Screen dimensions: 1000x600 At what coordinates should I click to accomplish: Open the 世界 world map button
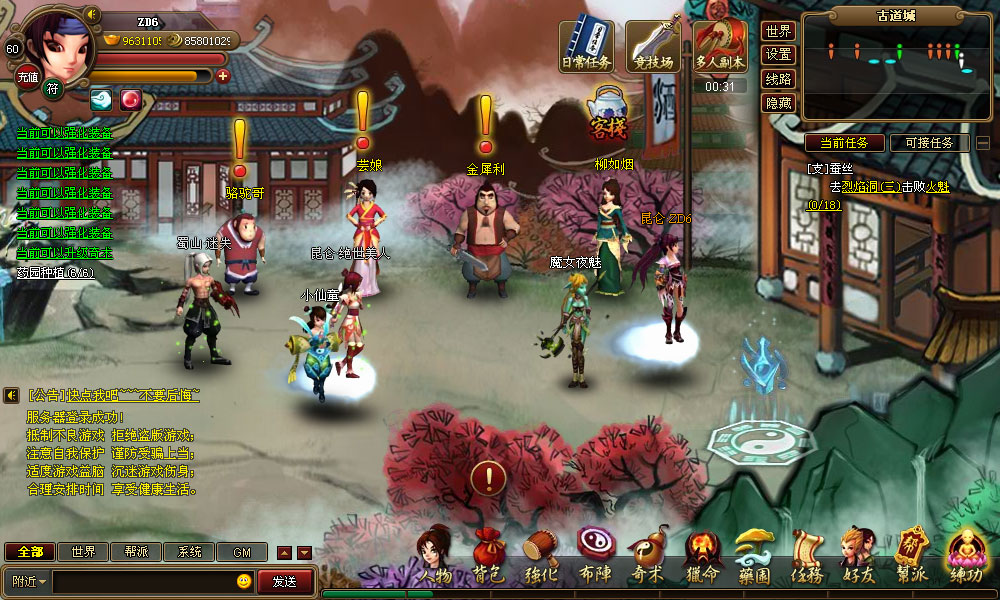click(x=778, y=32)
